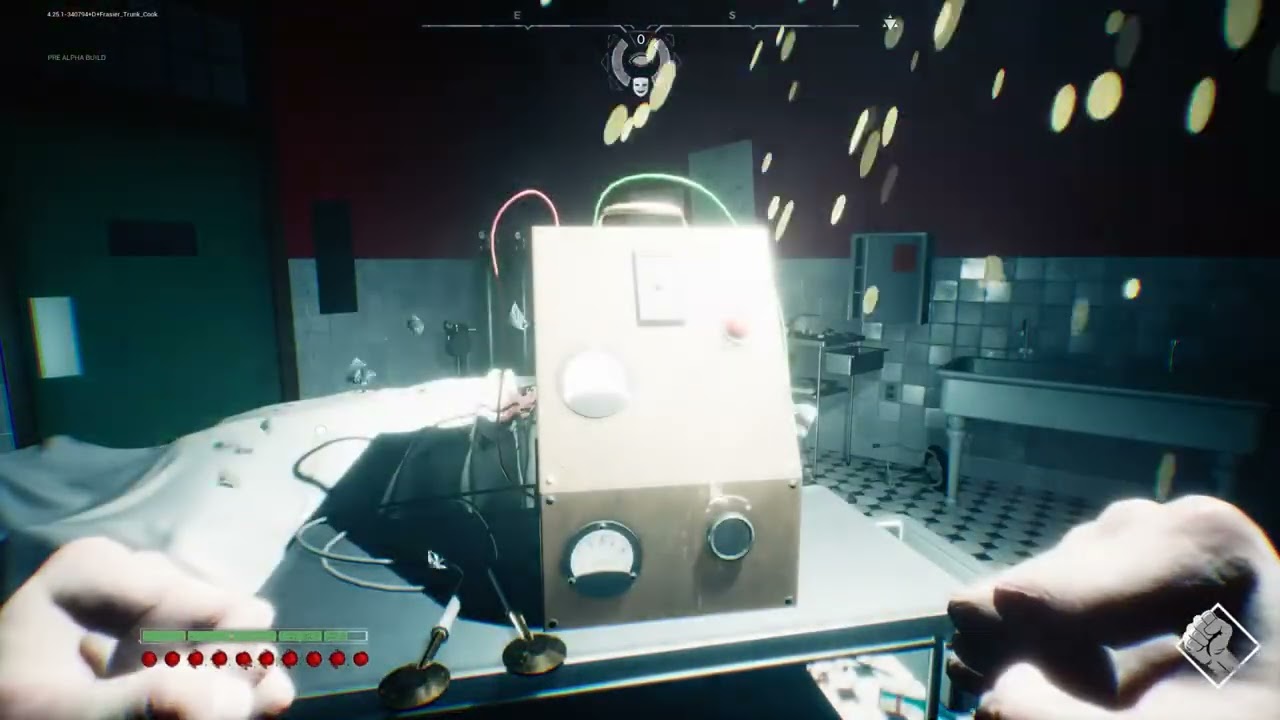Click the S marker on the compass
Viewport: 1280px width, 720px height.
pyautogui.click(x=731, y=15)
